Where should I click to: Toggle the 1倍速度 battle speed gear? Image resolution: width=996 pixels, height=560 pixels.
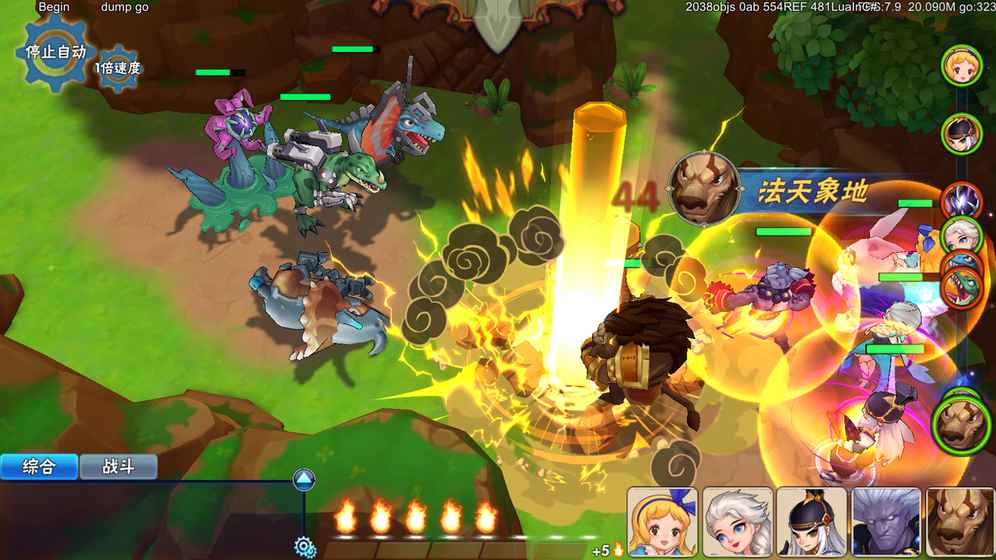118,68
